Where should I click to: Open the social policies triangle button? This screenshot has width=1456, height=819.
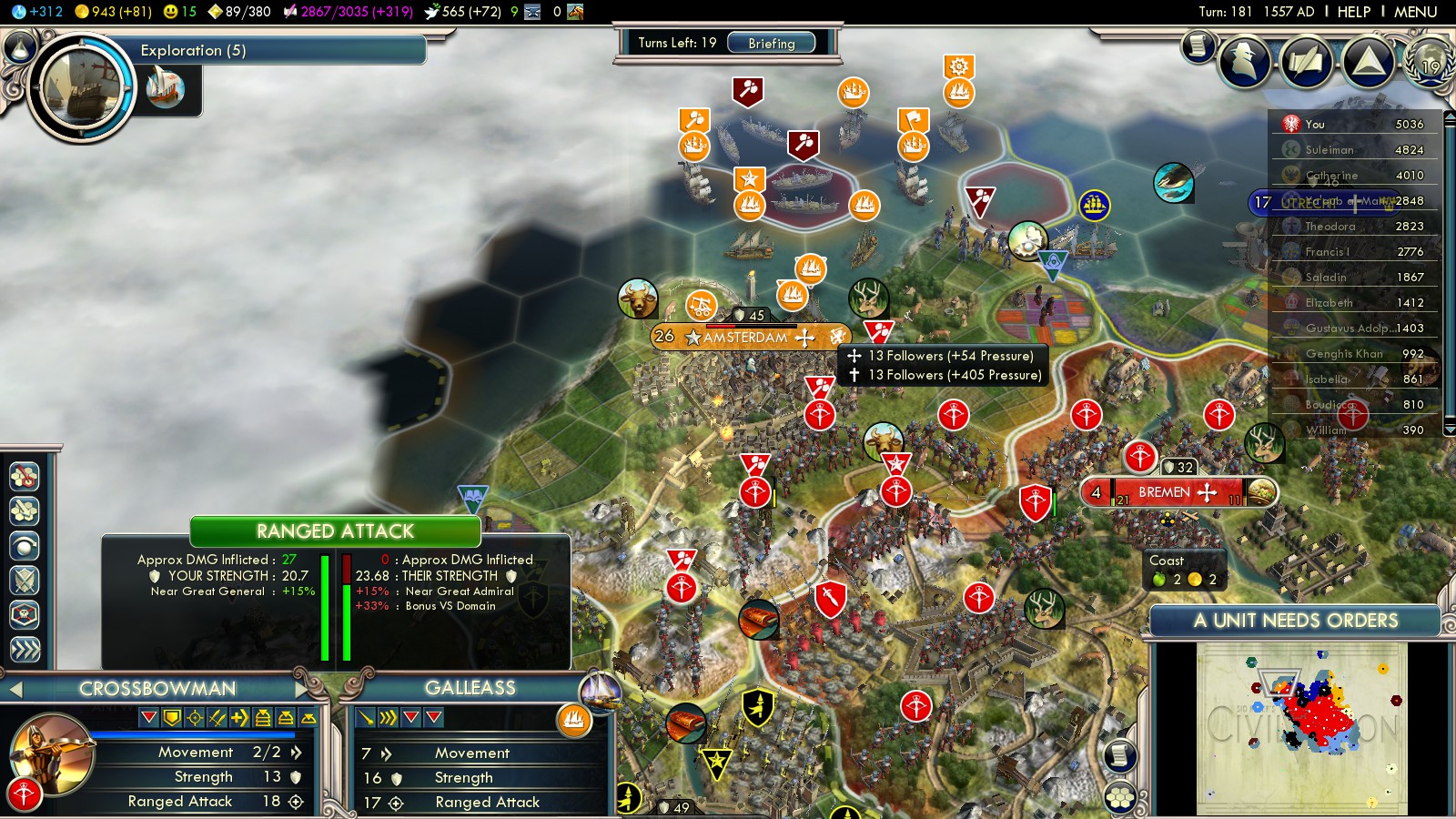[1368, 61]
